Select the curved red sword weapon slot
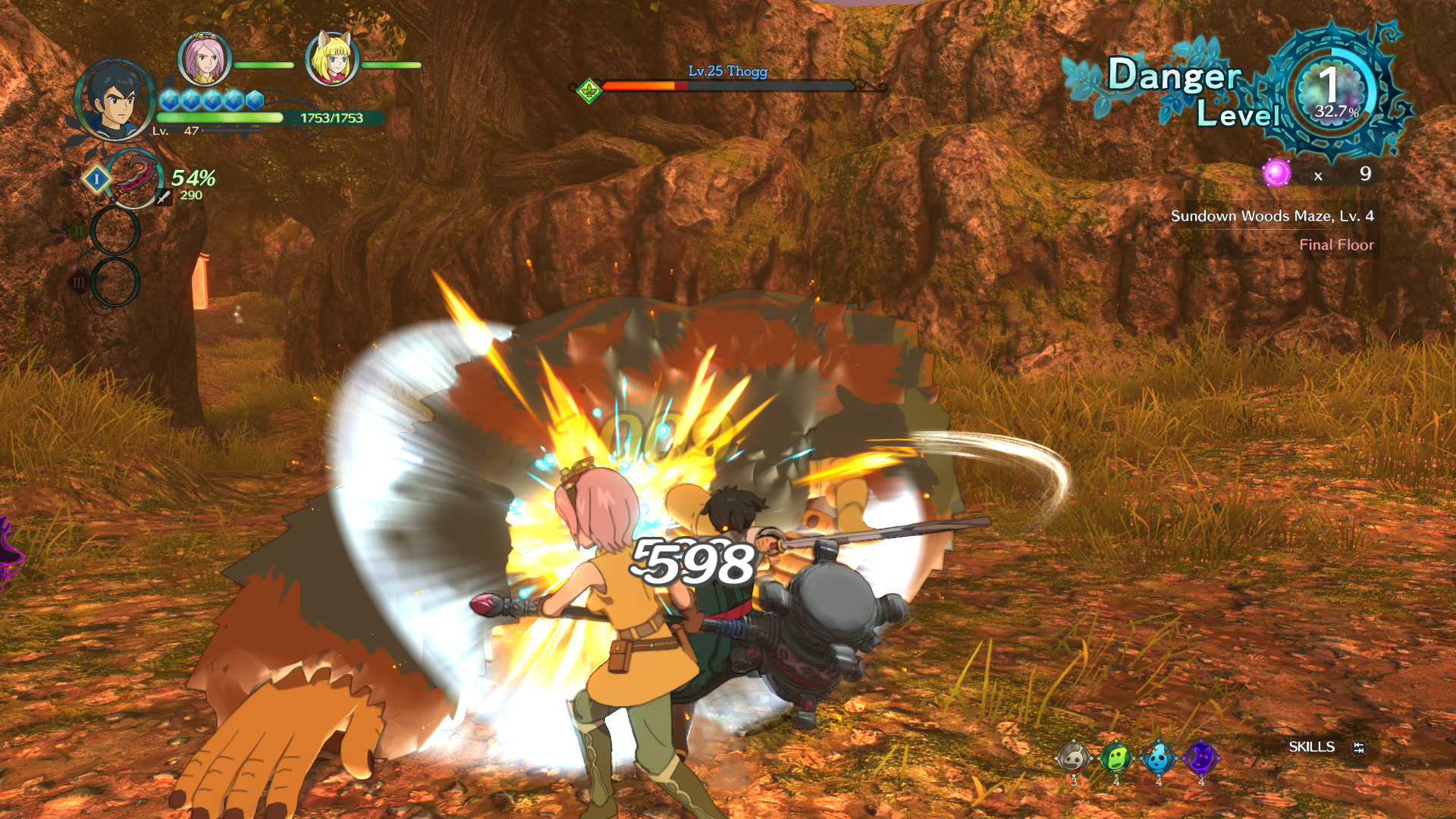This screenshot has width=1456, height=819. pyautogui.click(x=133, y=178)
